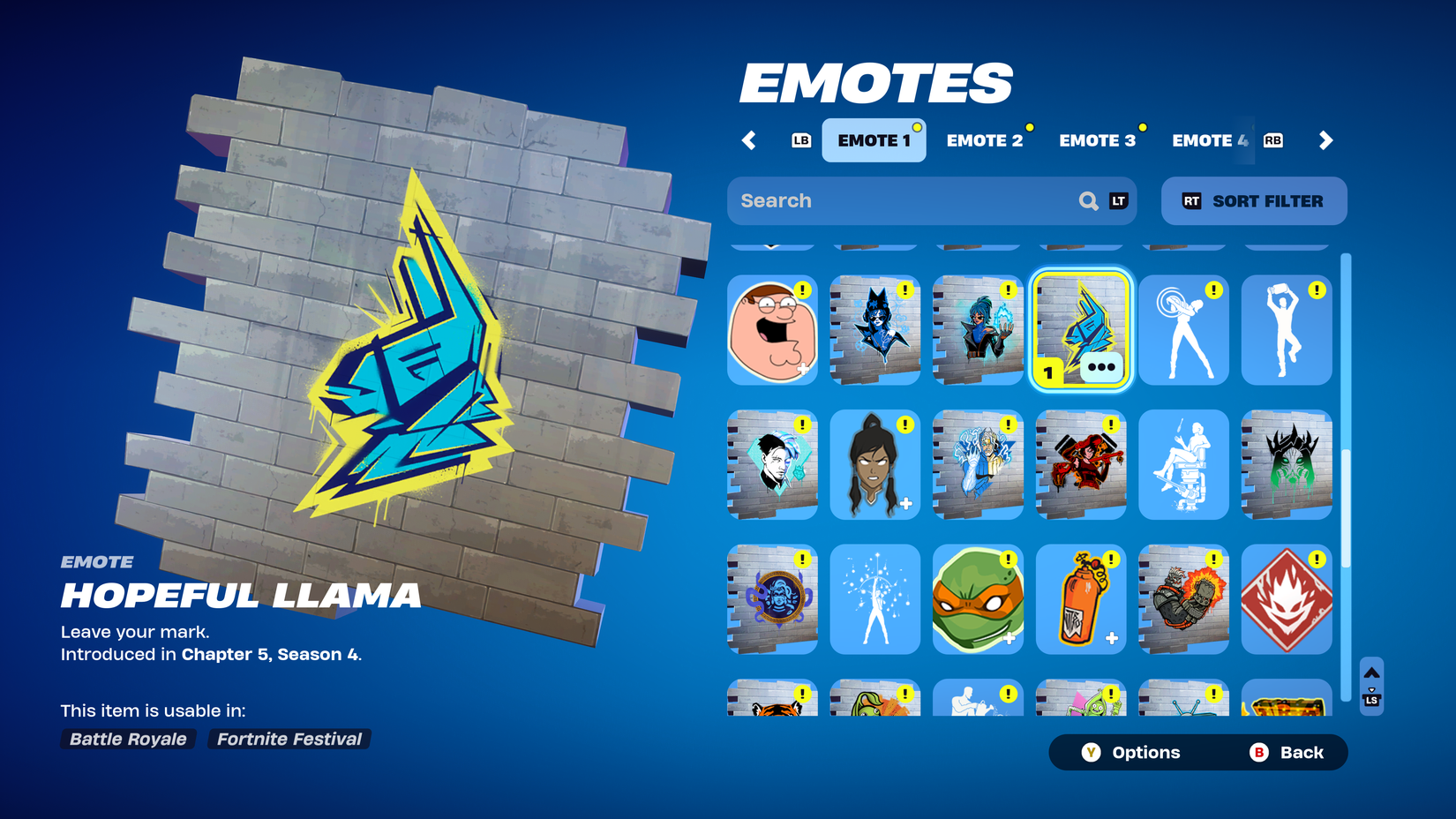Select the Korra emote icon
This screenshot has width=1456, height=819.
click(874, 465)
